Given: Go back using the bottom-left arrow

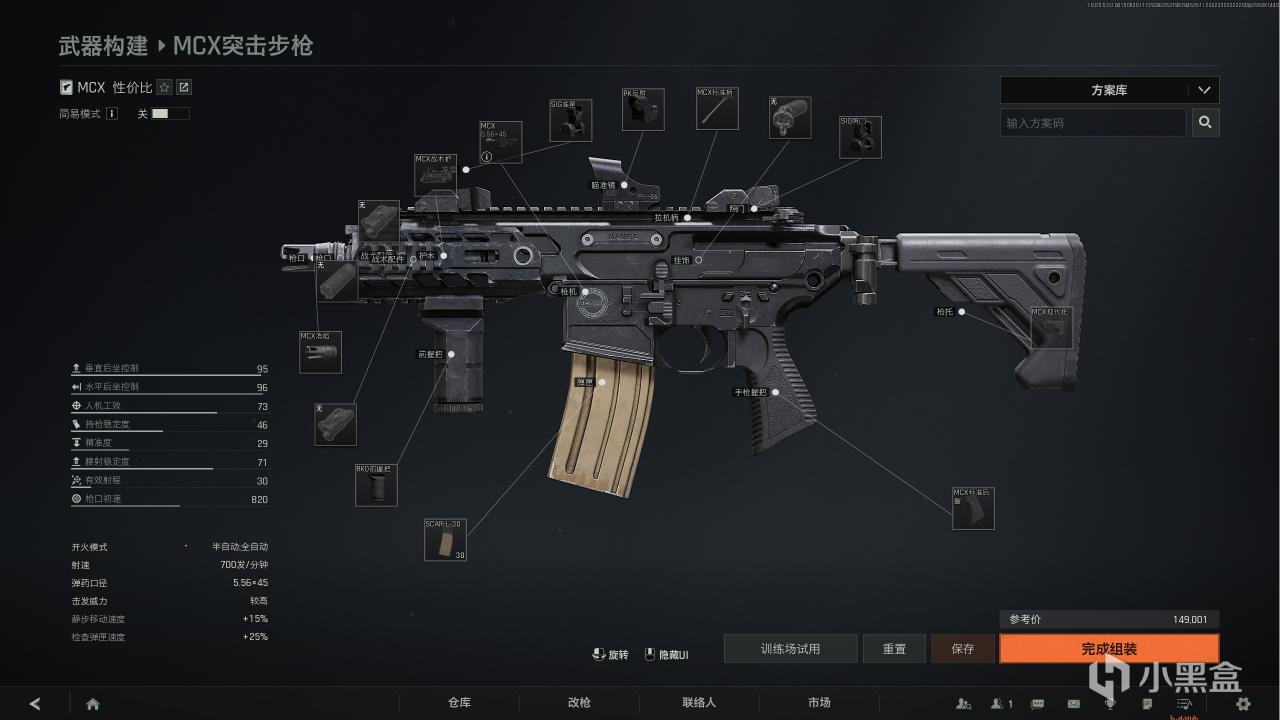Looking at the screenshot, I should (x=35, y=704).
